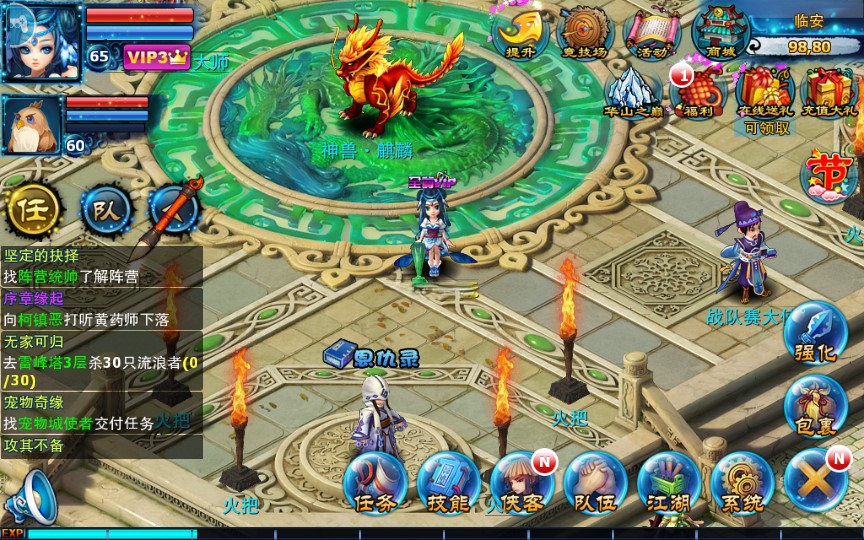Open the 提升 upgrade menu
This screenshot has width=864, height=540.
(x=520, y=33)
